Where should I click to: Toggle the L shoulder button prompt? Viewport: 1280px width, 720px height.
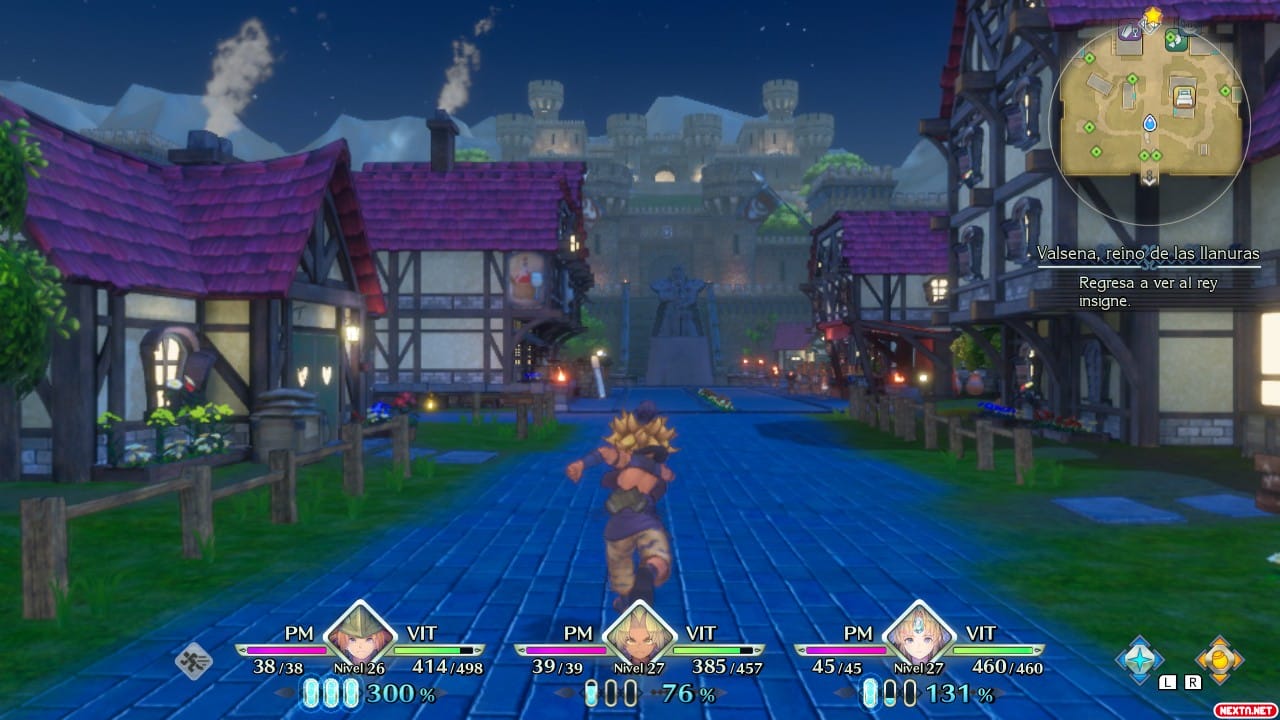tap(1167, 682)
